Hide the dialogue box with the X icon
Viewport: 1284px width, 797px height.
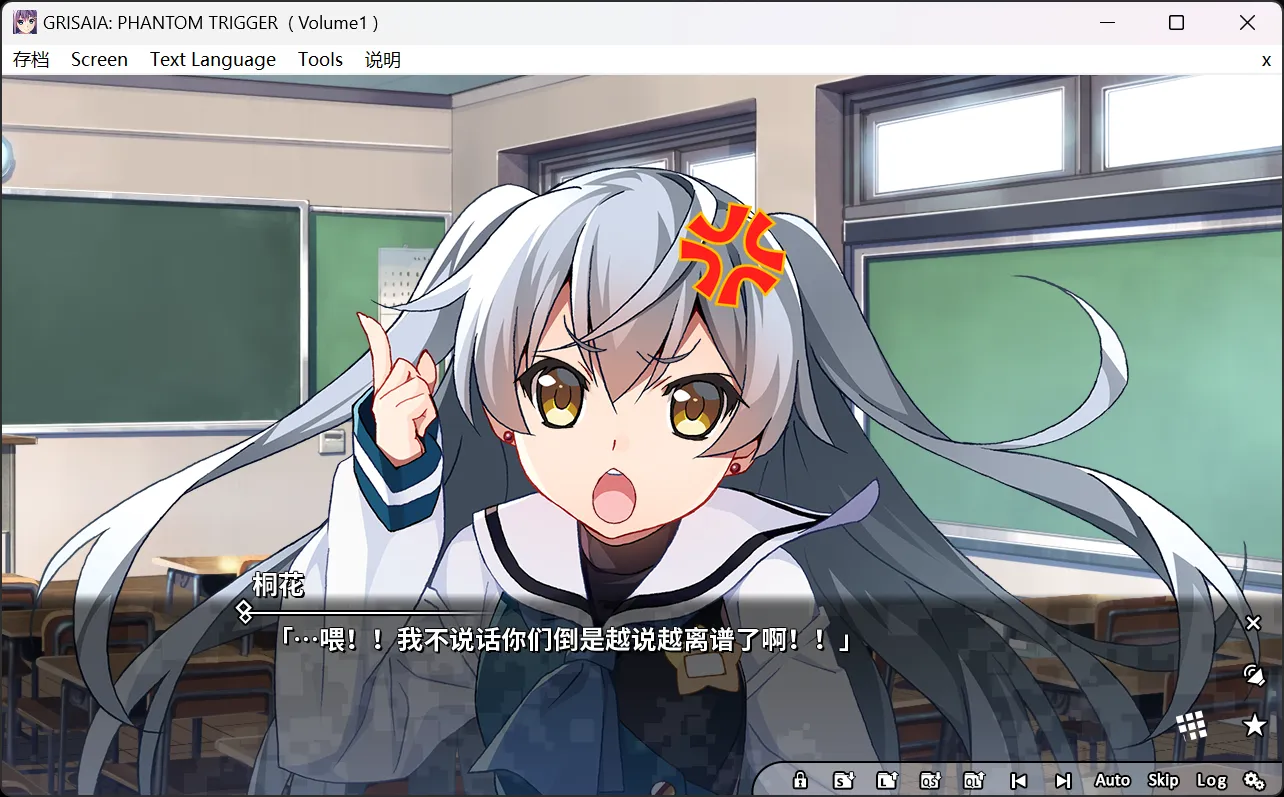coord(1253,623)
